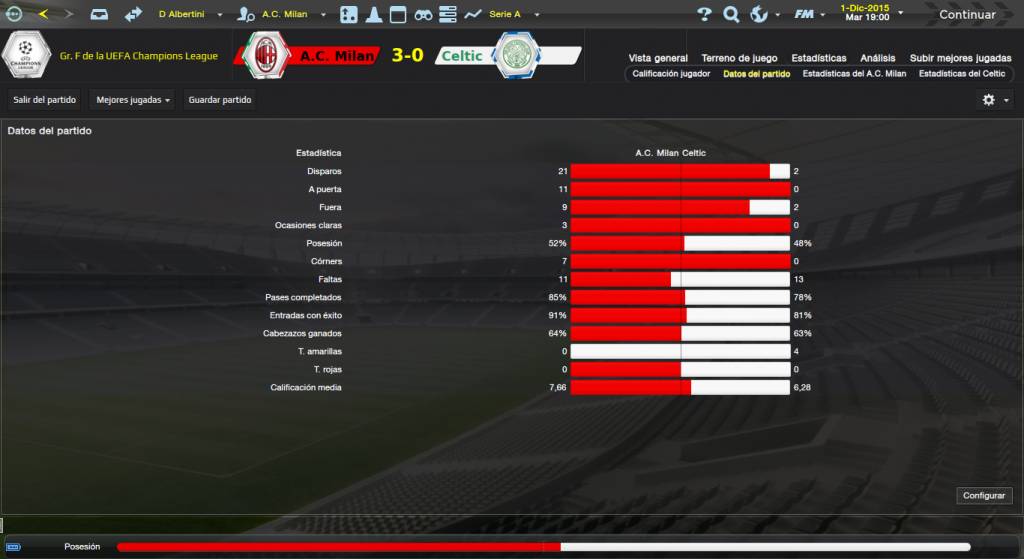Open the Mejores jugadas dropdown
1024x559 pixels.
[131, 99]
